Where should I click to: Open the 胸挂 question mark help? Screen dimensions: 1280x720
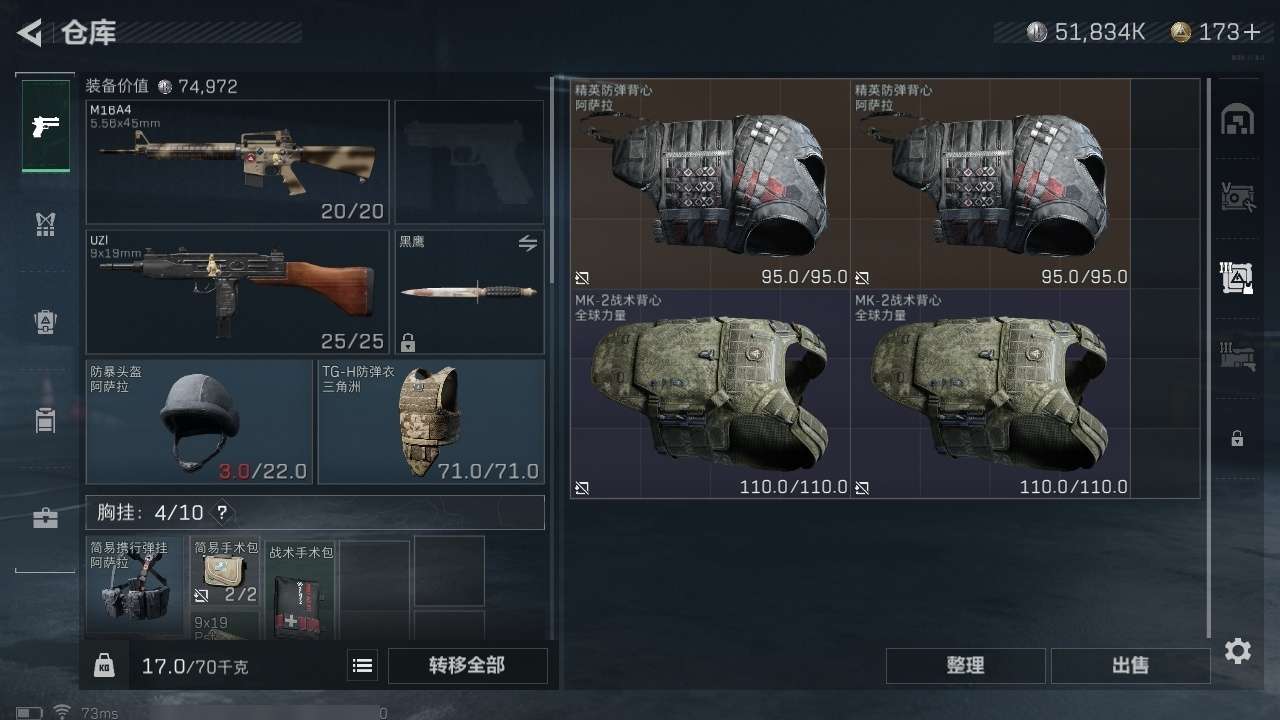click(222, 513)
